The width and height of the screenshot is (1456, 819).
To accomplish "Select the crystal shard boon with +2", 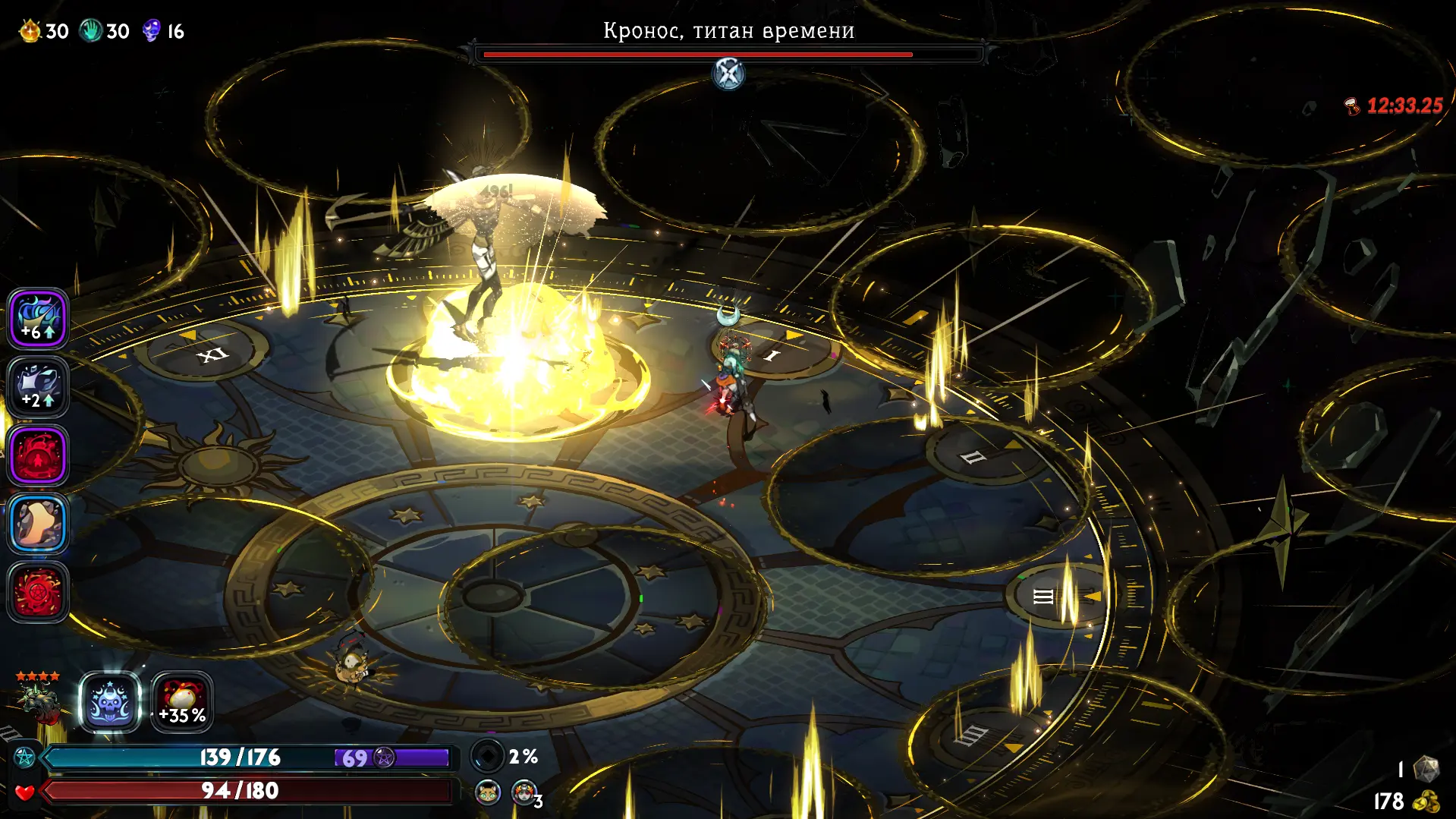I will [38, 387].
